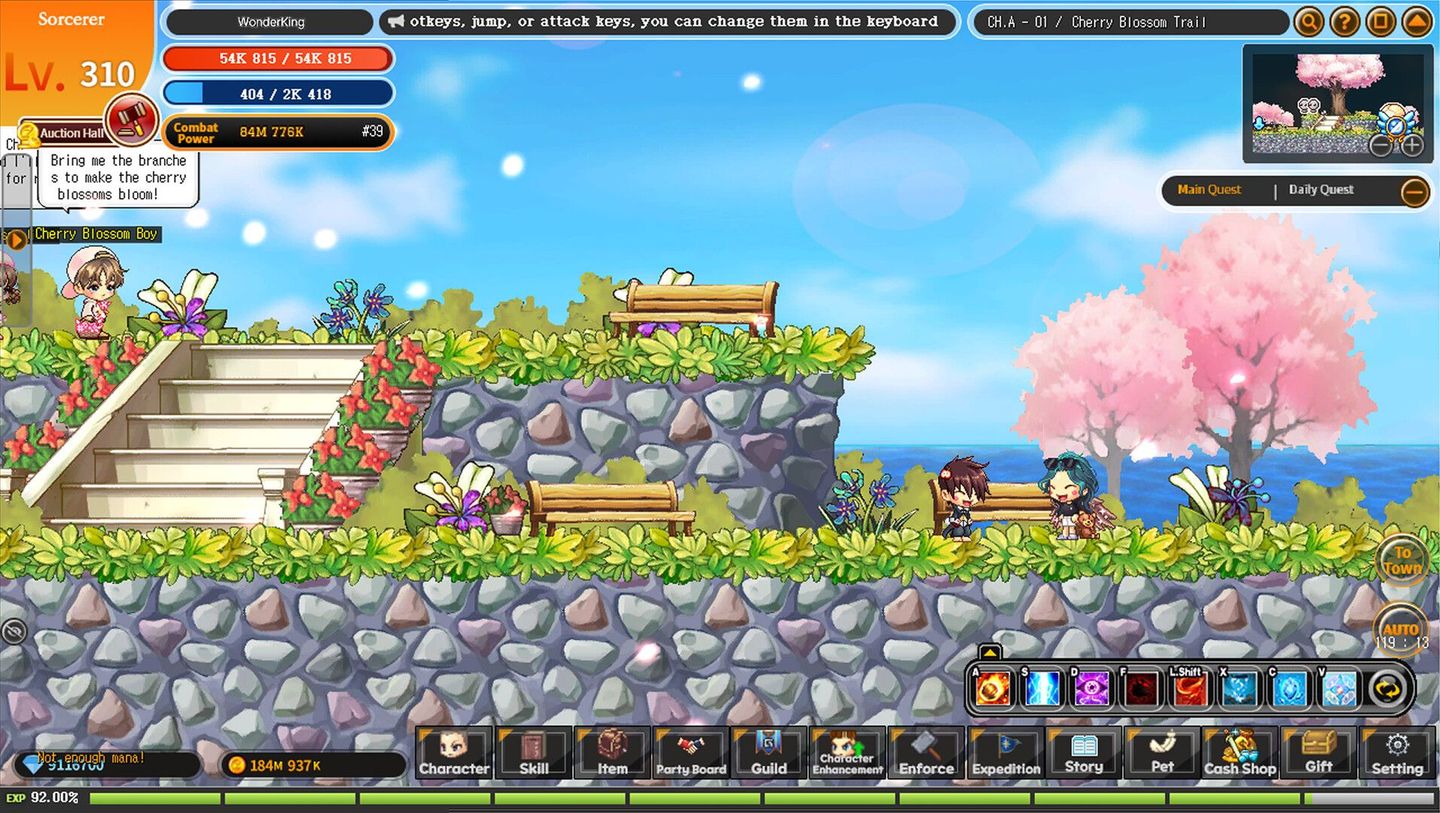Select the Main Quest tab

[1212, 190]
